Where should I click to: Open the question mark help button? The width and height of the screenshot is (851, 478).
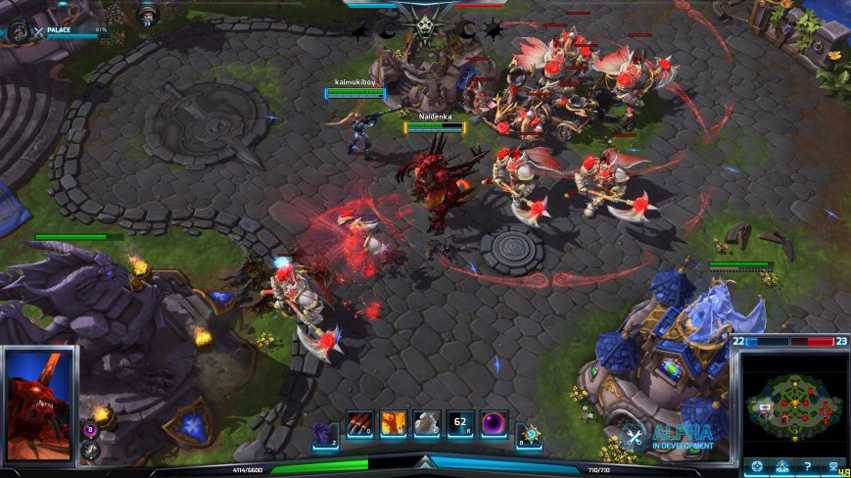(806, 466)
